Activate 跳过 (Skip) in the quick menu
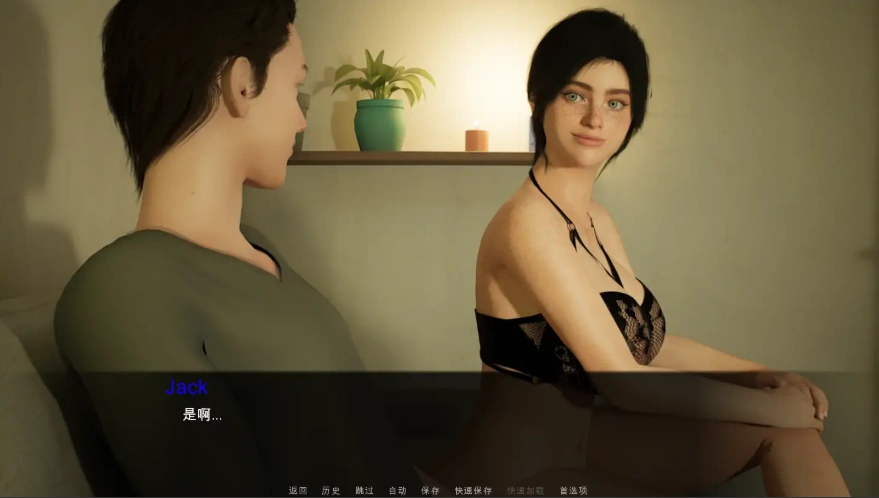 (364, 491)
